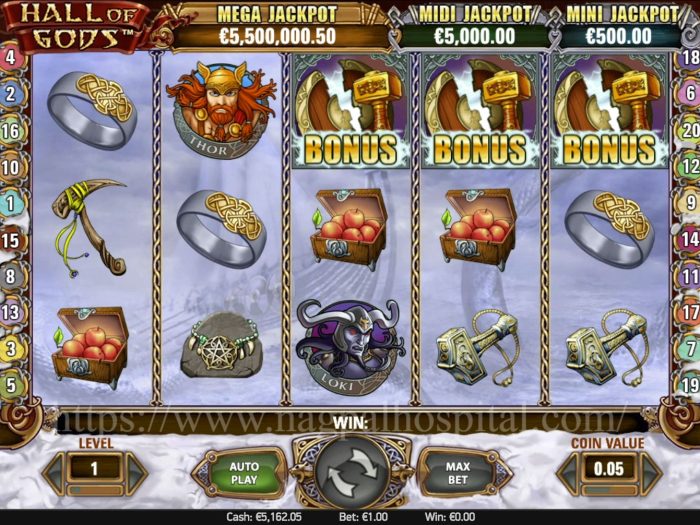
Task: Click payline number 18 badge
Action: point(688,57)
